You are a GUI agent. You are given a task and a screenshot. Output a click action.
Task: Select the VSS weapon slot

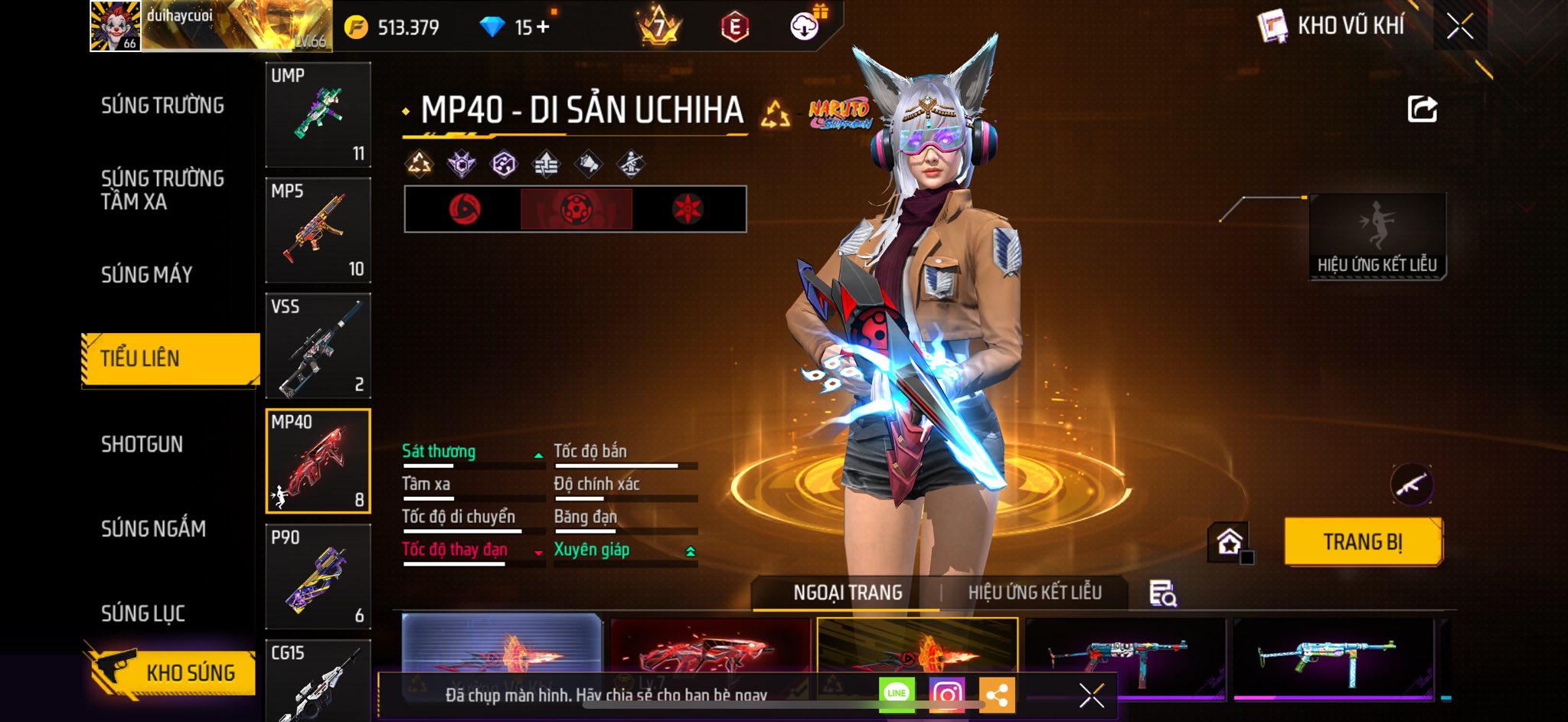click(x=318, y=345)
